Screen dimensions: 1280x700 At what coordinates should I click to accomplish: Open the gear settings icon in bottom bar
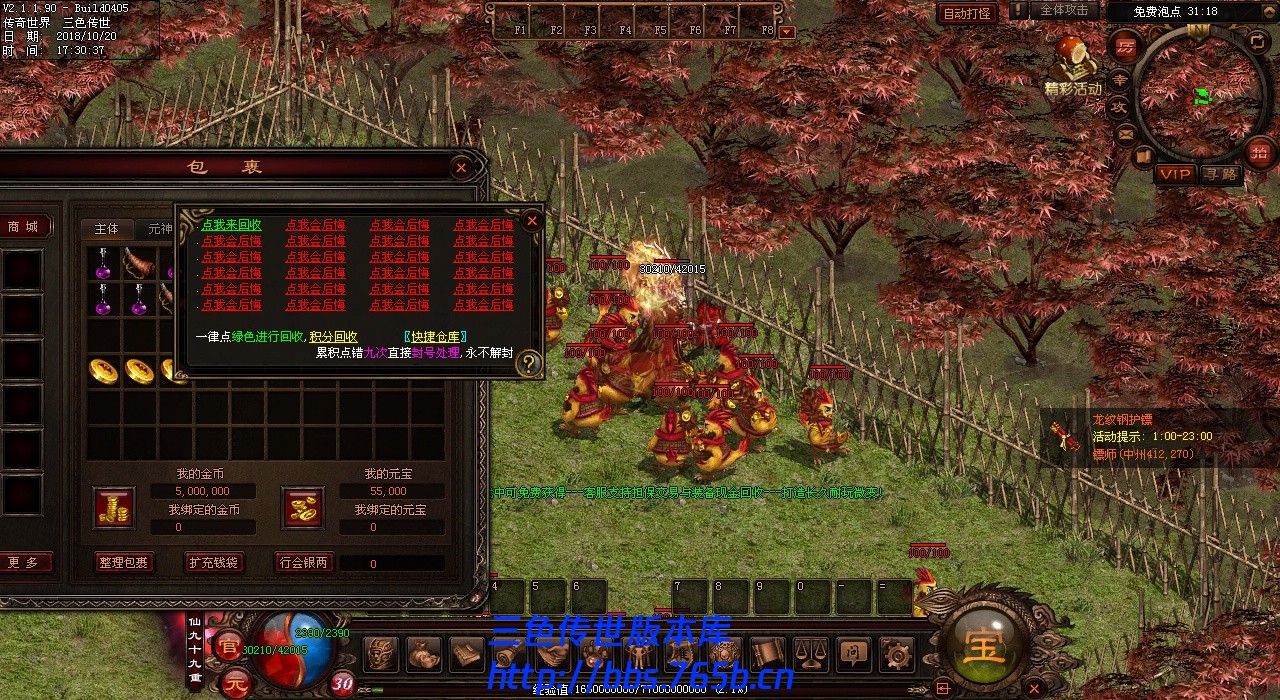click(896, 655)
